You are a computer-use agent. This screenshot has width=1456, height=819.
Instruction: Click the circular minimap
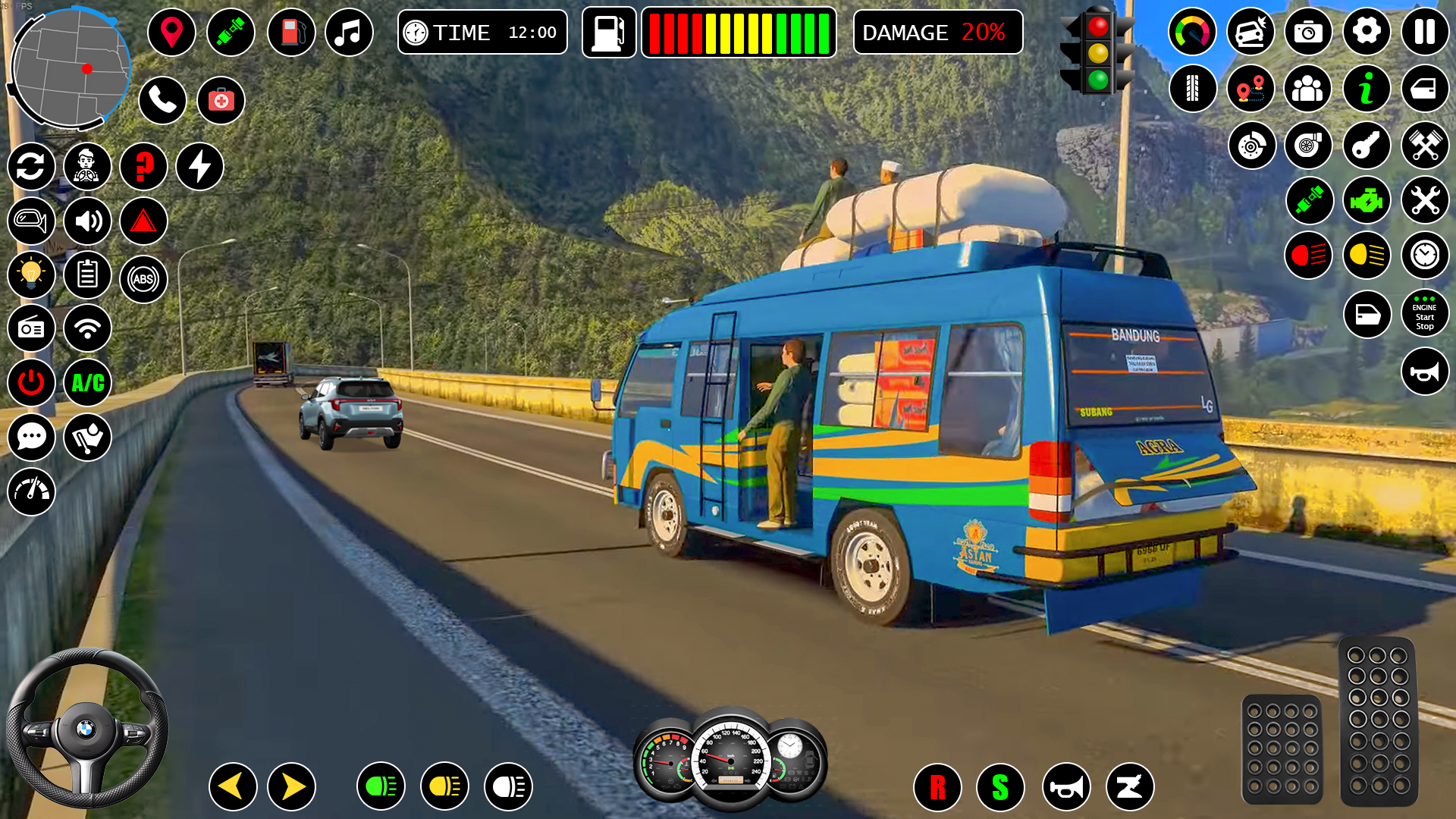70,68
